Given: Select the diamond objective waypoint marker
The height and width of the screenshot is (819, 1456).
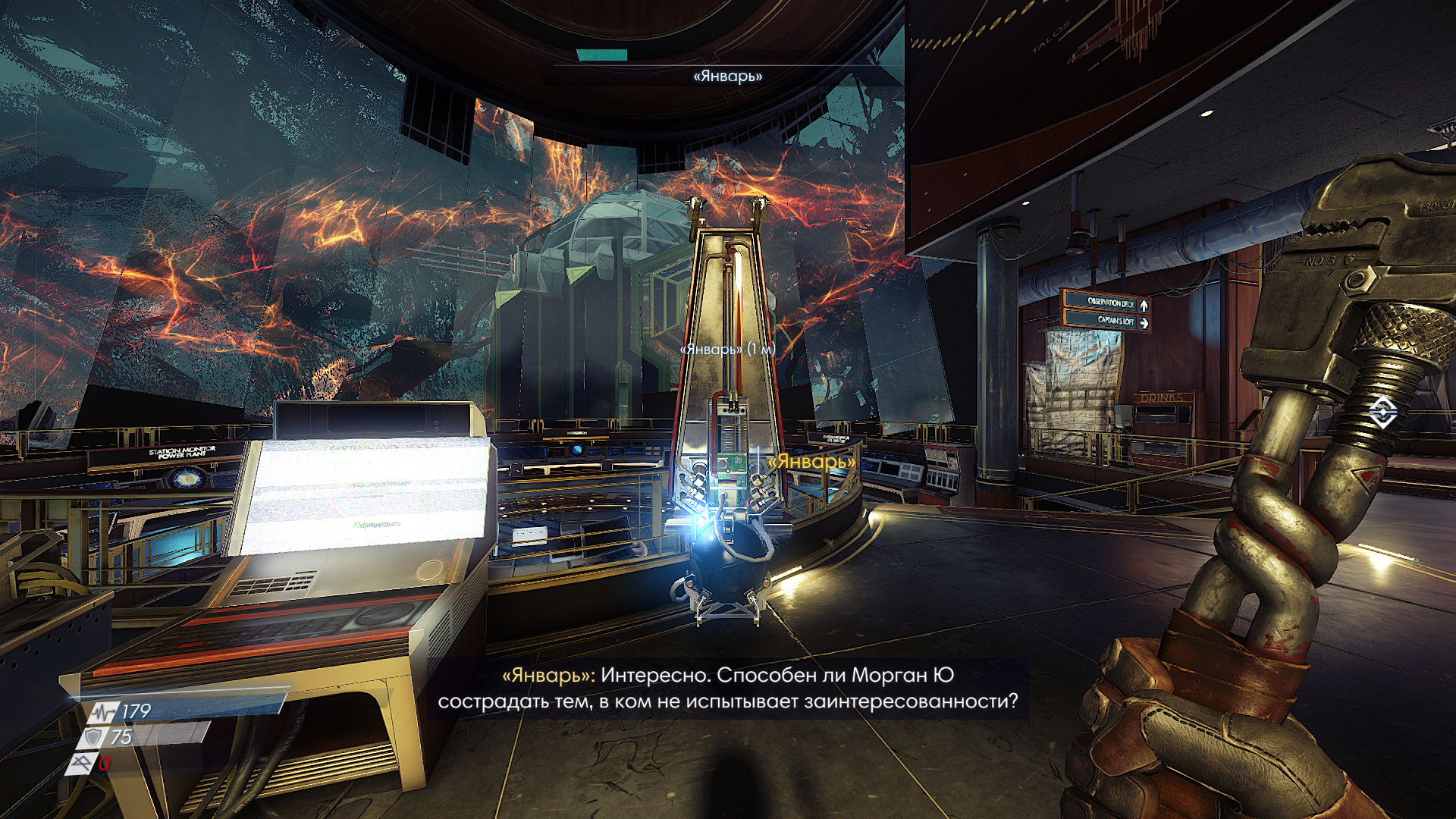Looking at the screenshot, I should (1382, 412).
